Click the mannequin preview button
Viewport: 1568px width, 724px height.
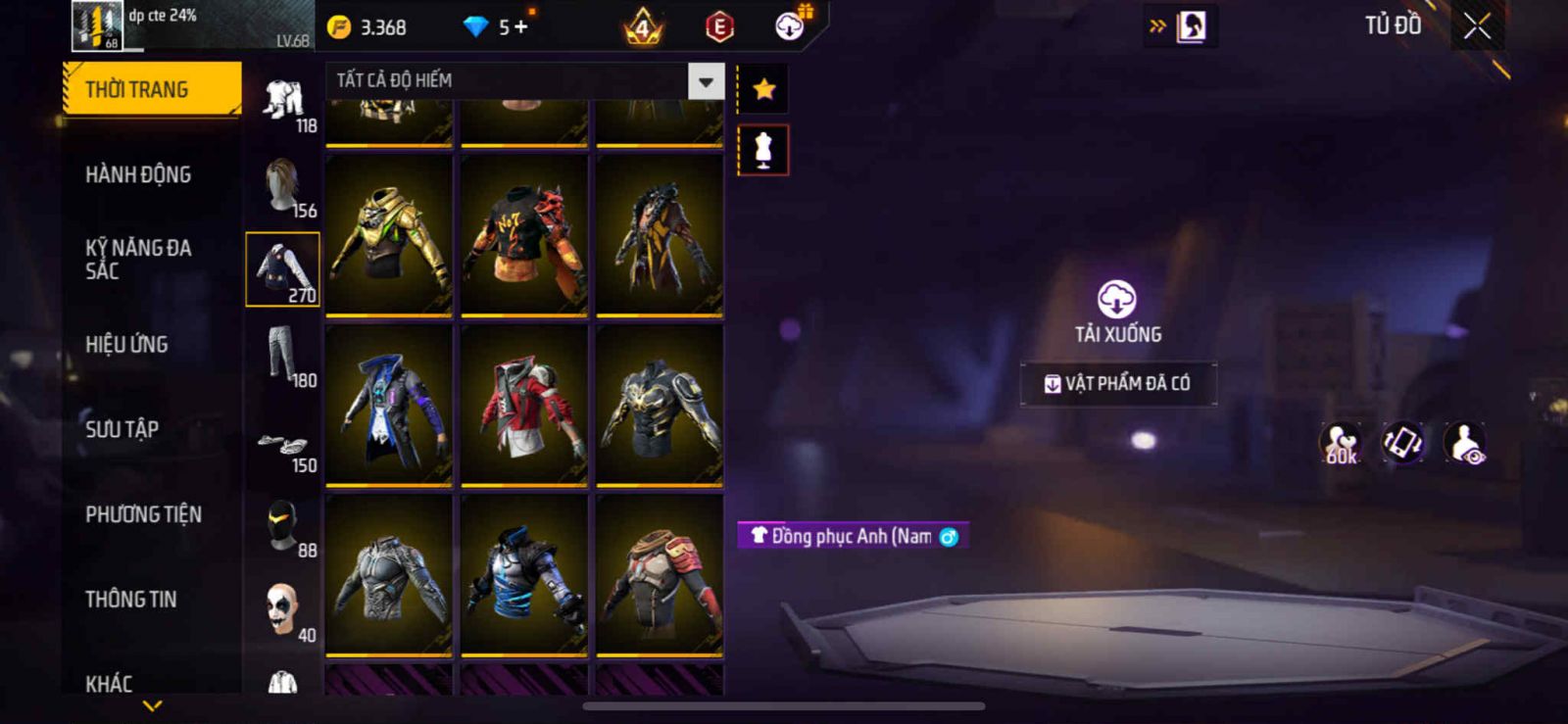(763, 151)
